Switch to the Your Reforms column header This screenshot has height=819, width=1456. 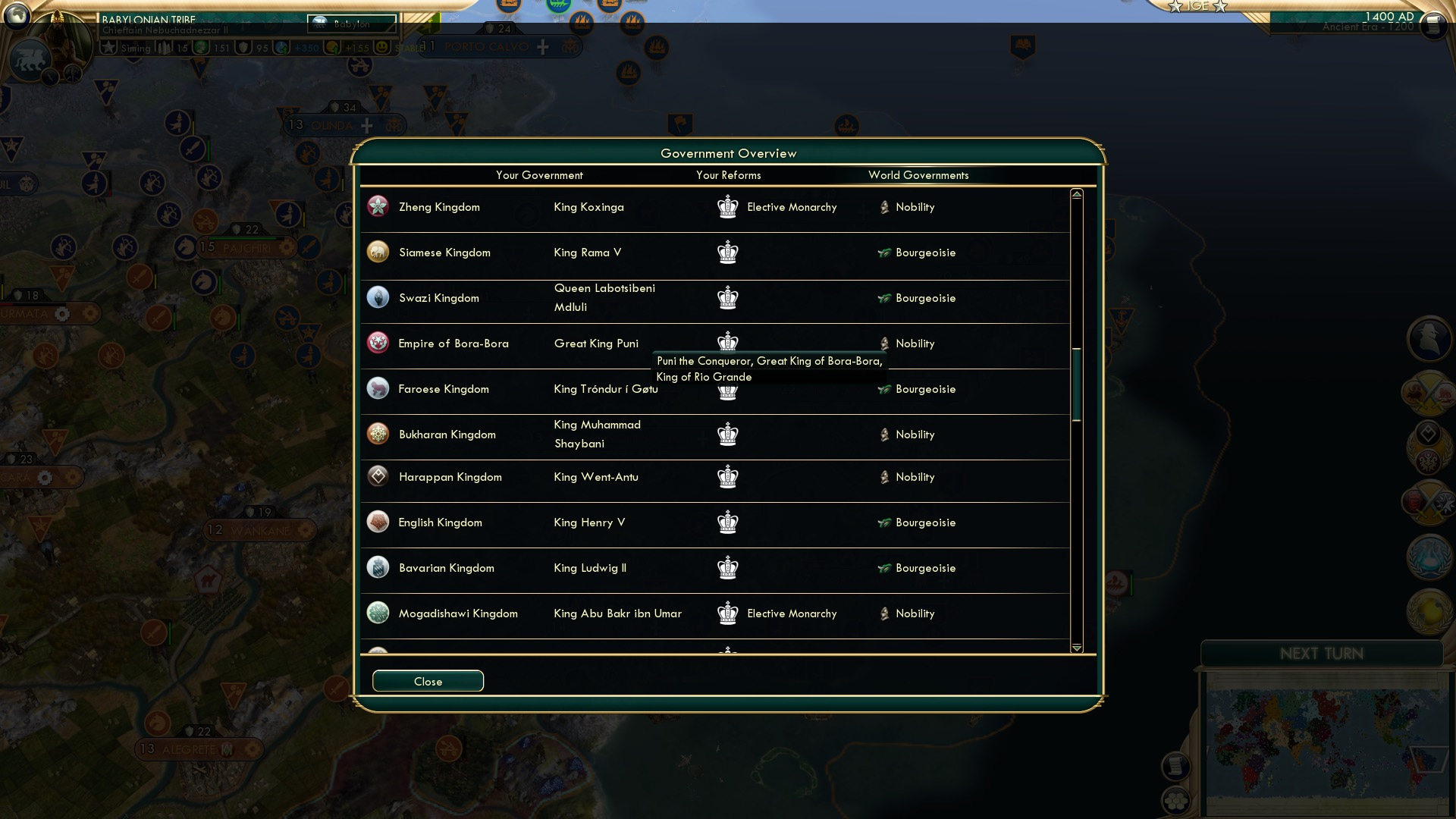click(729, 175)
